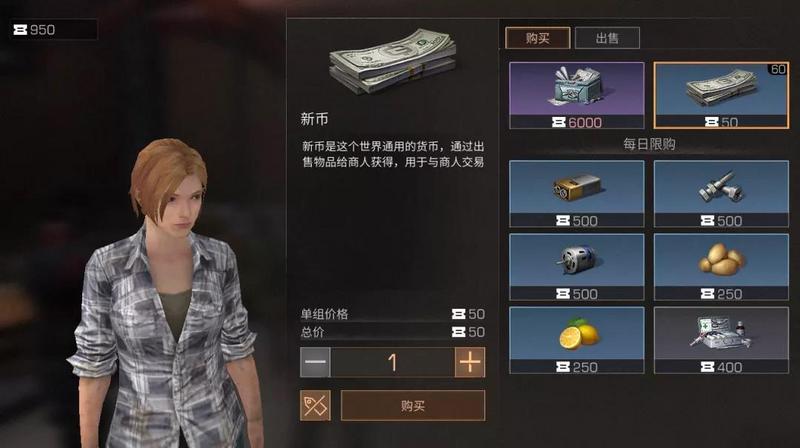Select the electric motor item tile
The image size is (800, 448).
576,267
